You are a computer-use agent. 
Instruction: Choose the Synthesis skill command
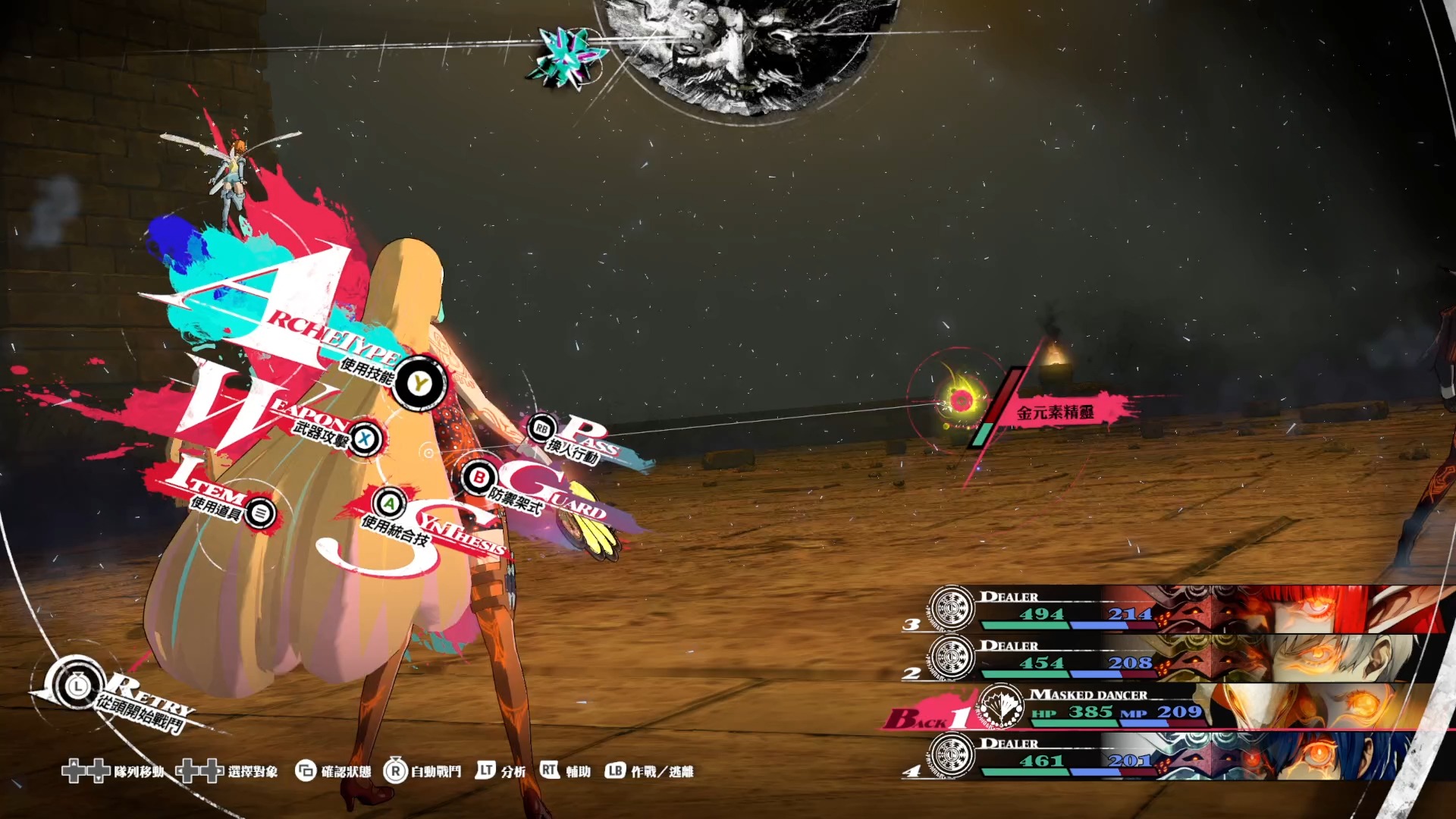389,504
